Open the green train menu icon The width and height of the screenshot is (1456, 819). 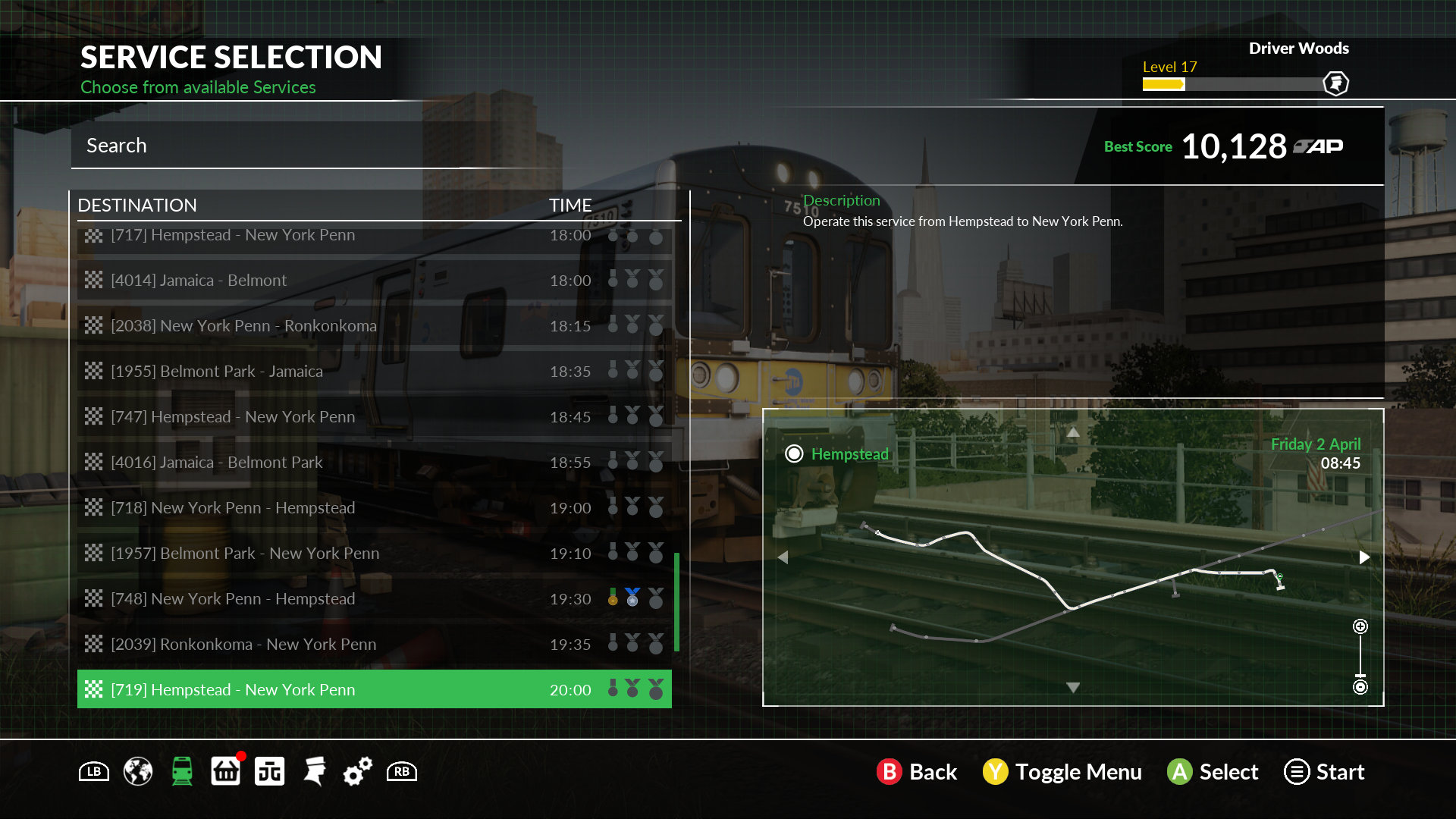click(182, 772)
